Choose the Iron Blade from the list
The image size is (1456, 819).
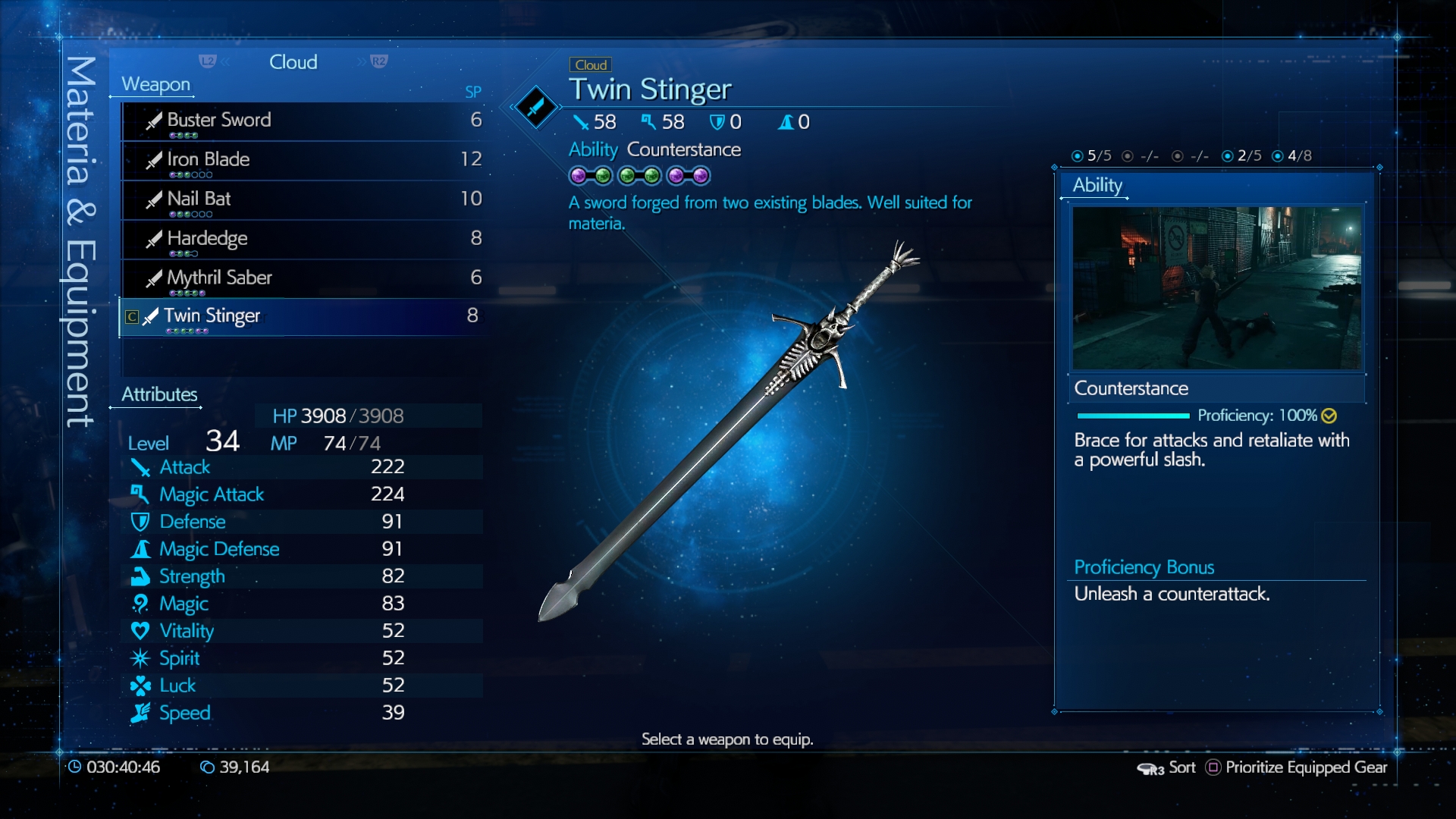pos(303,160)
